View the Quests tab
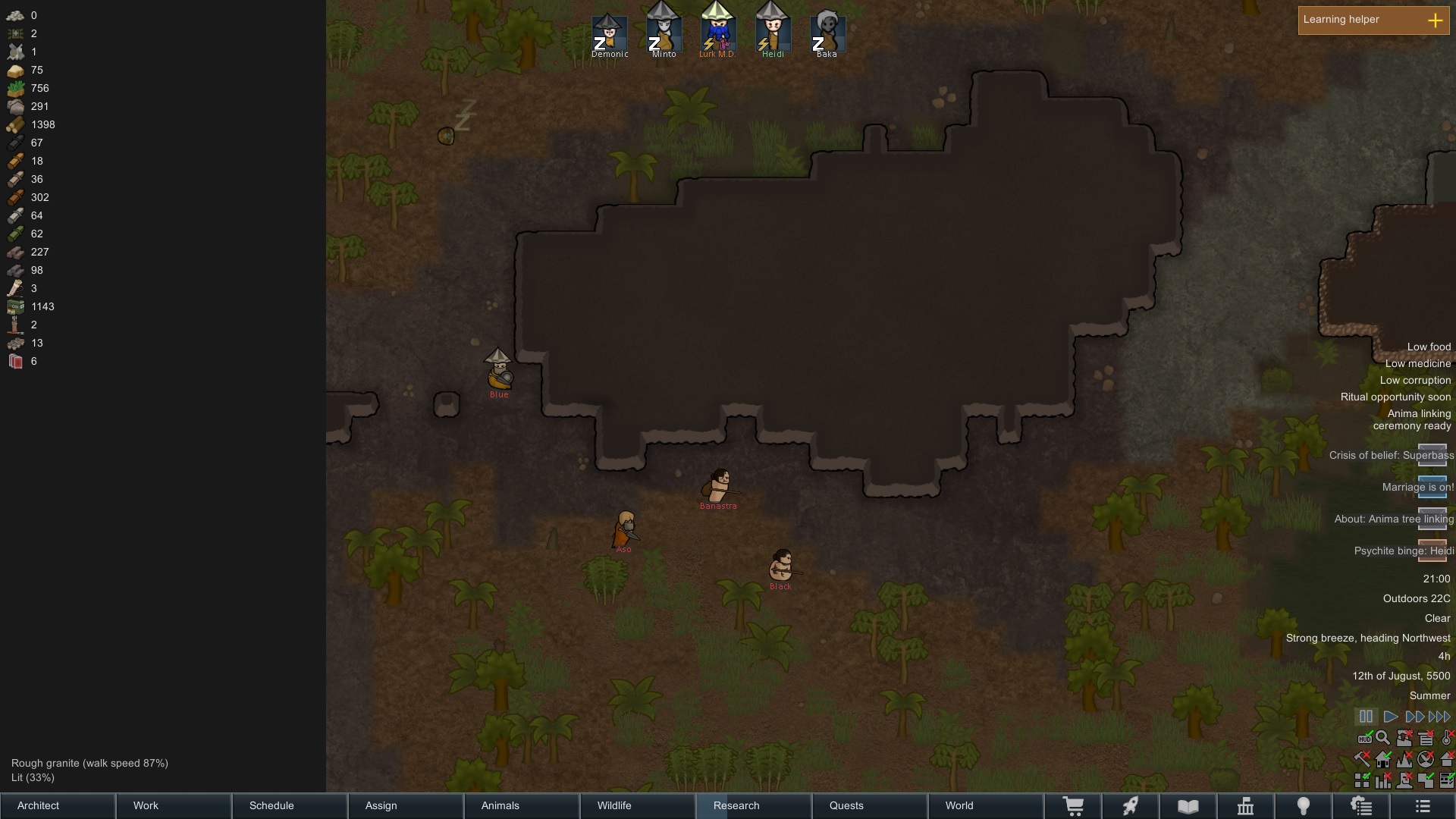Screen dimensions: 1456x819 coord(870,805)
